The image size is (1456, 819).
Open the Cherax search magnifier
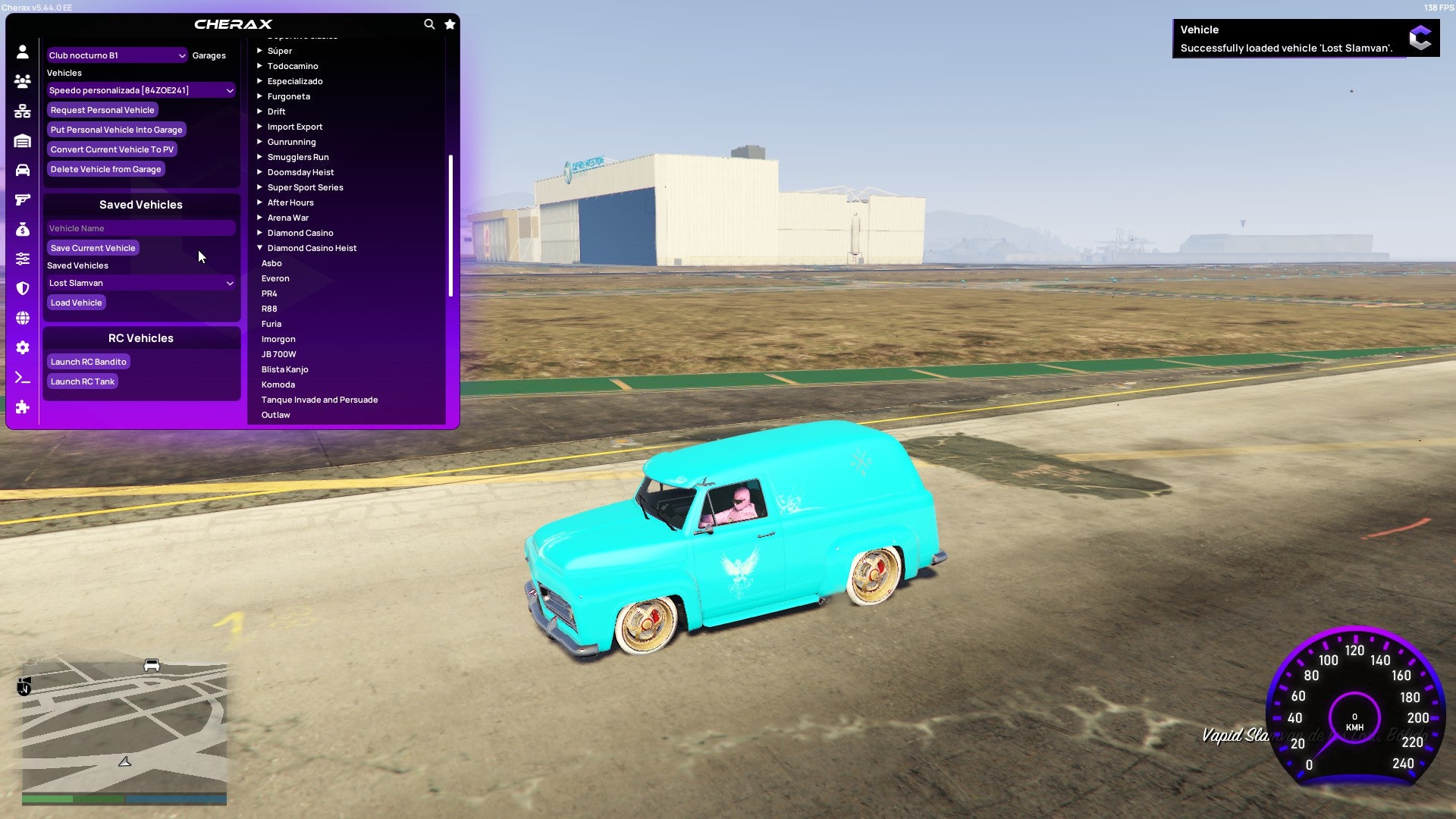click(x=429, y=24)
